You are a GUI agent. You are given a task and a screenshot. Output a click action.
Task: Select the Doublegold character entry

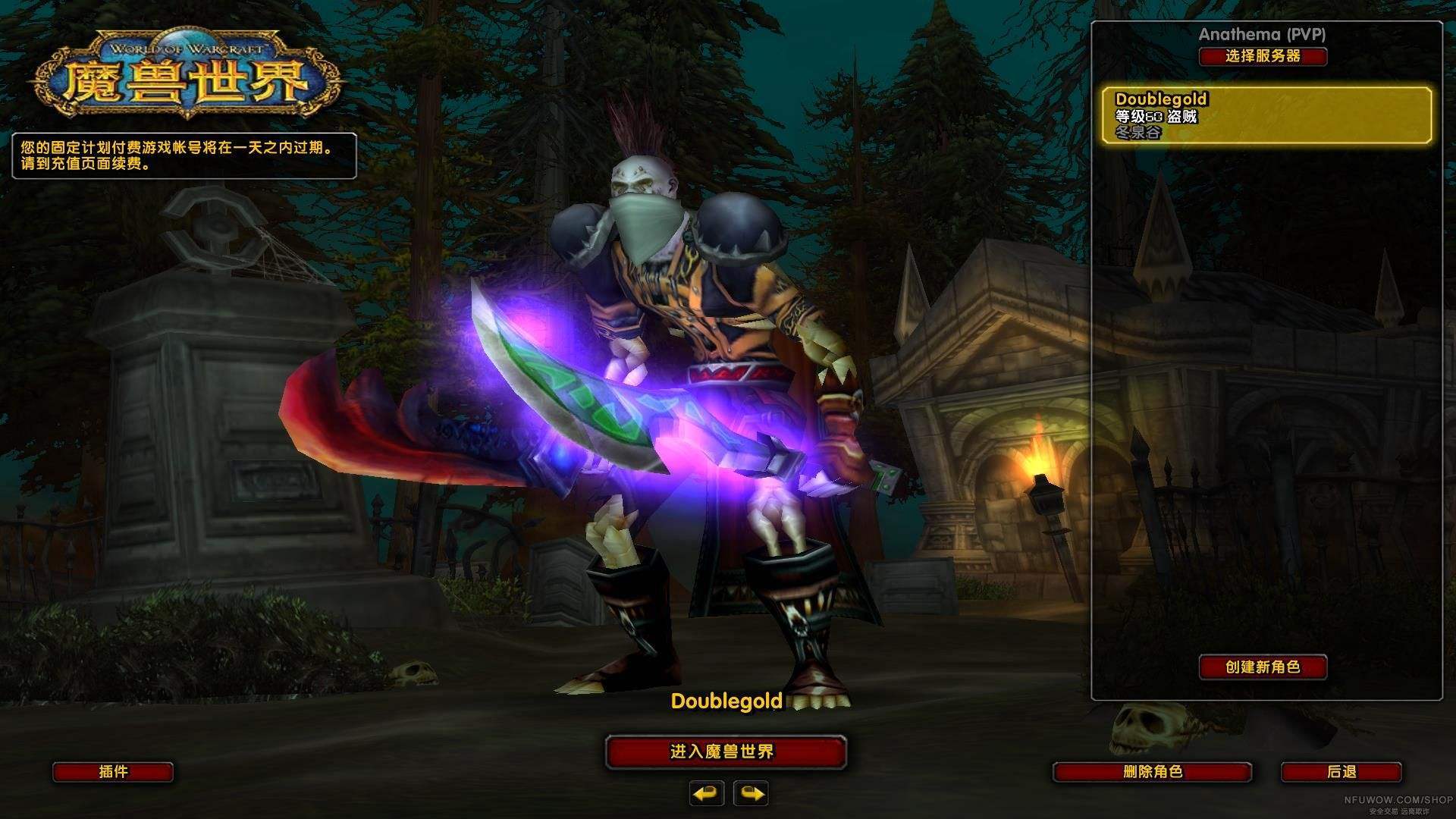point(1266,115)
